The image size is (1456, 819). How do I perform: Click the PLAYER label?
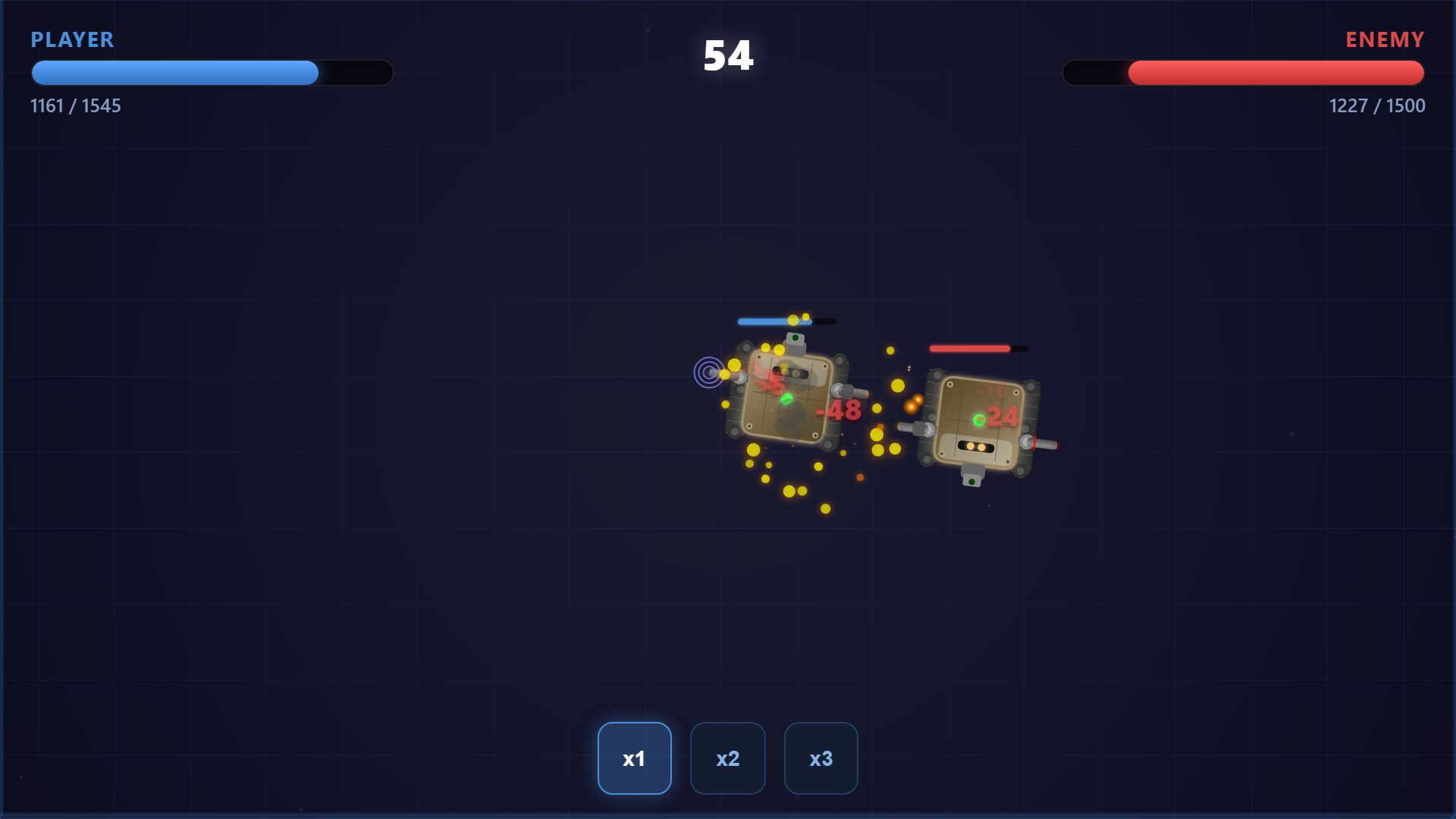[x=72, y=40]
